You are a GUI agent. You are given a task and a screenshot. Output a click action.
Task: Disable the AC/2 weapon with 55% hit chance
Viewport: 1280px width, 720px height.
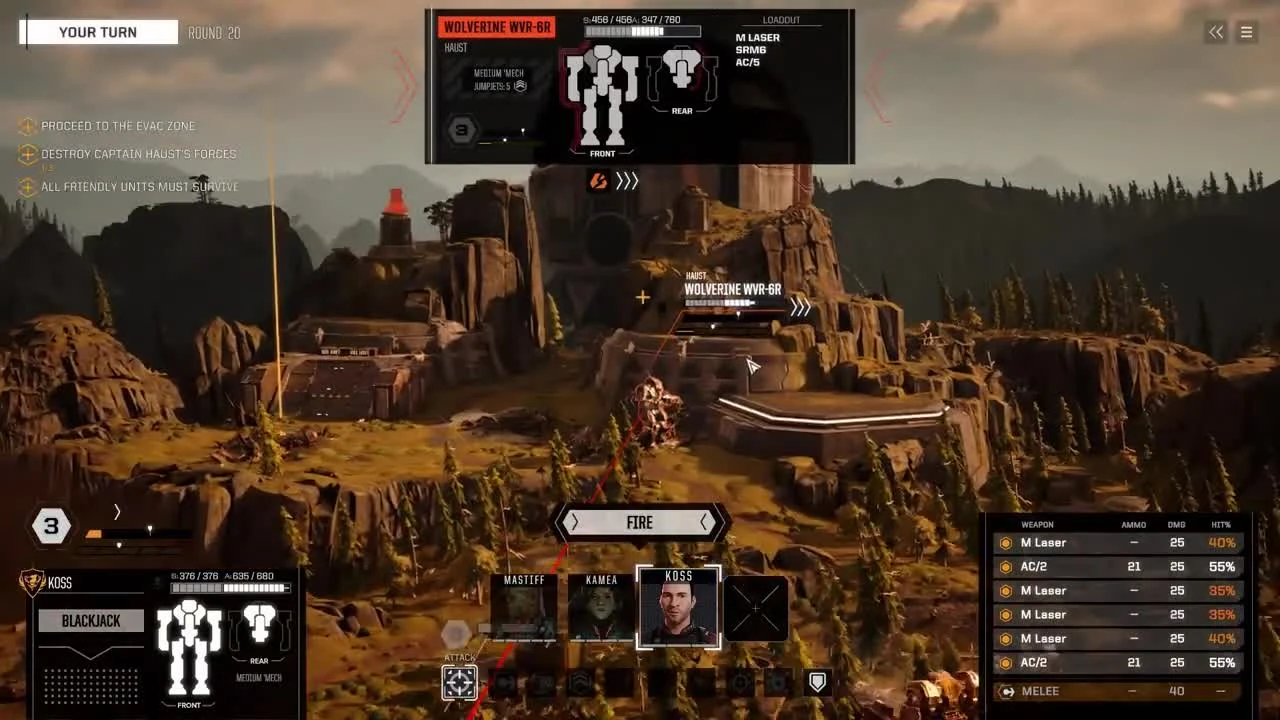1005,566
